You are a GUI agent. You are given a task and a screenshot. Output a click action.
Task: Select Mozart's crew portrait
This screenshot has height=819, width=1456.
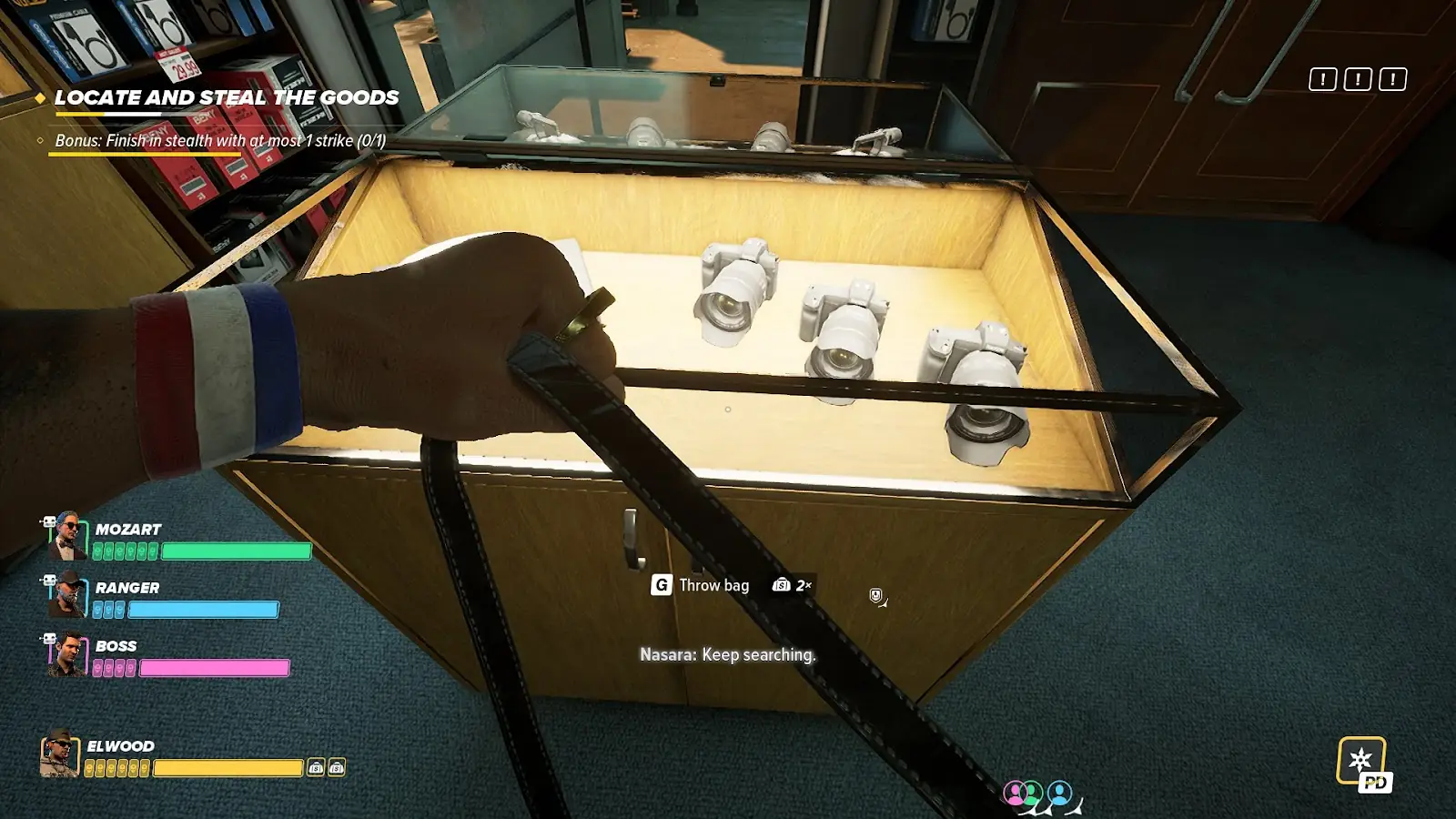(x=66, y=536)
